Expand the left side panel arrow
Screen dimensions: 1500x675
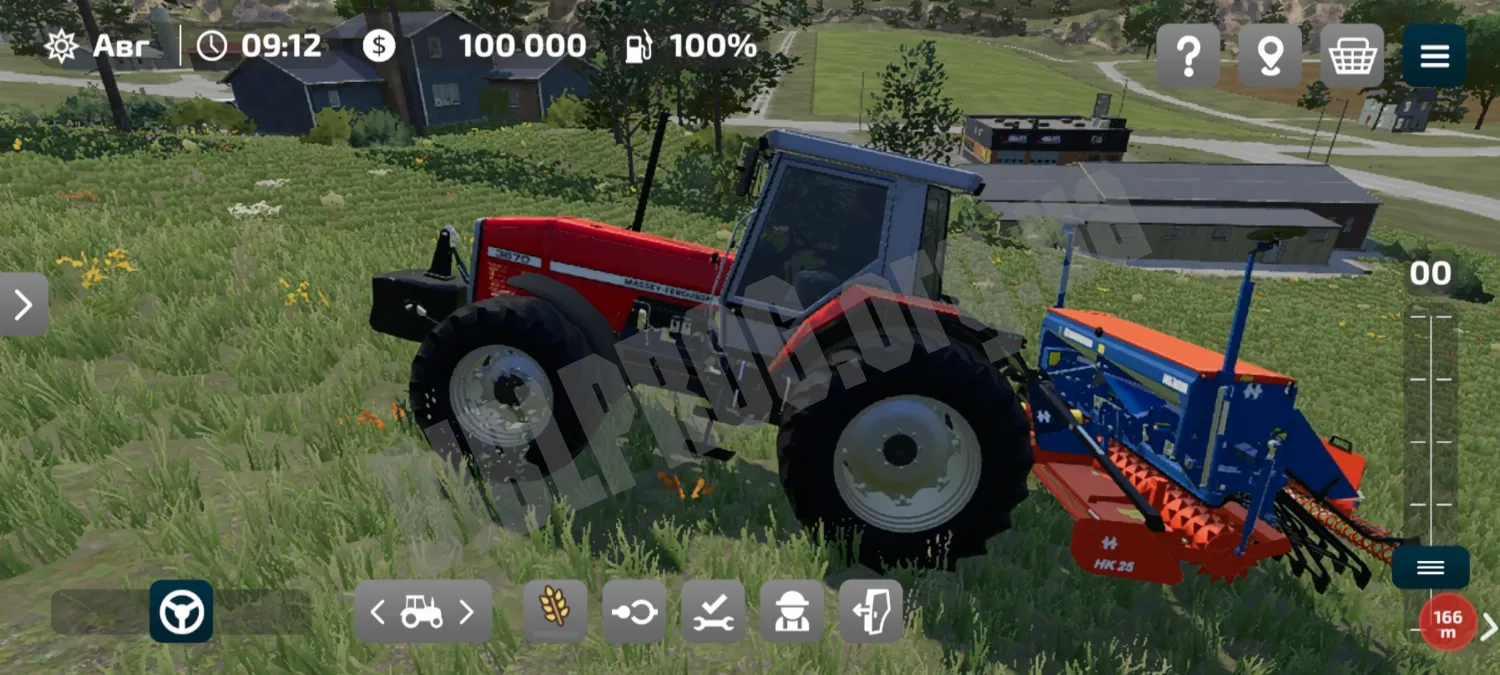(x=24, y=304)
